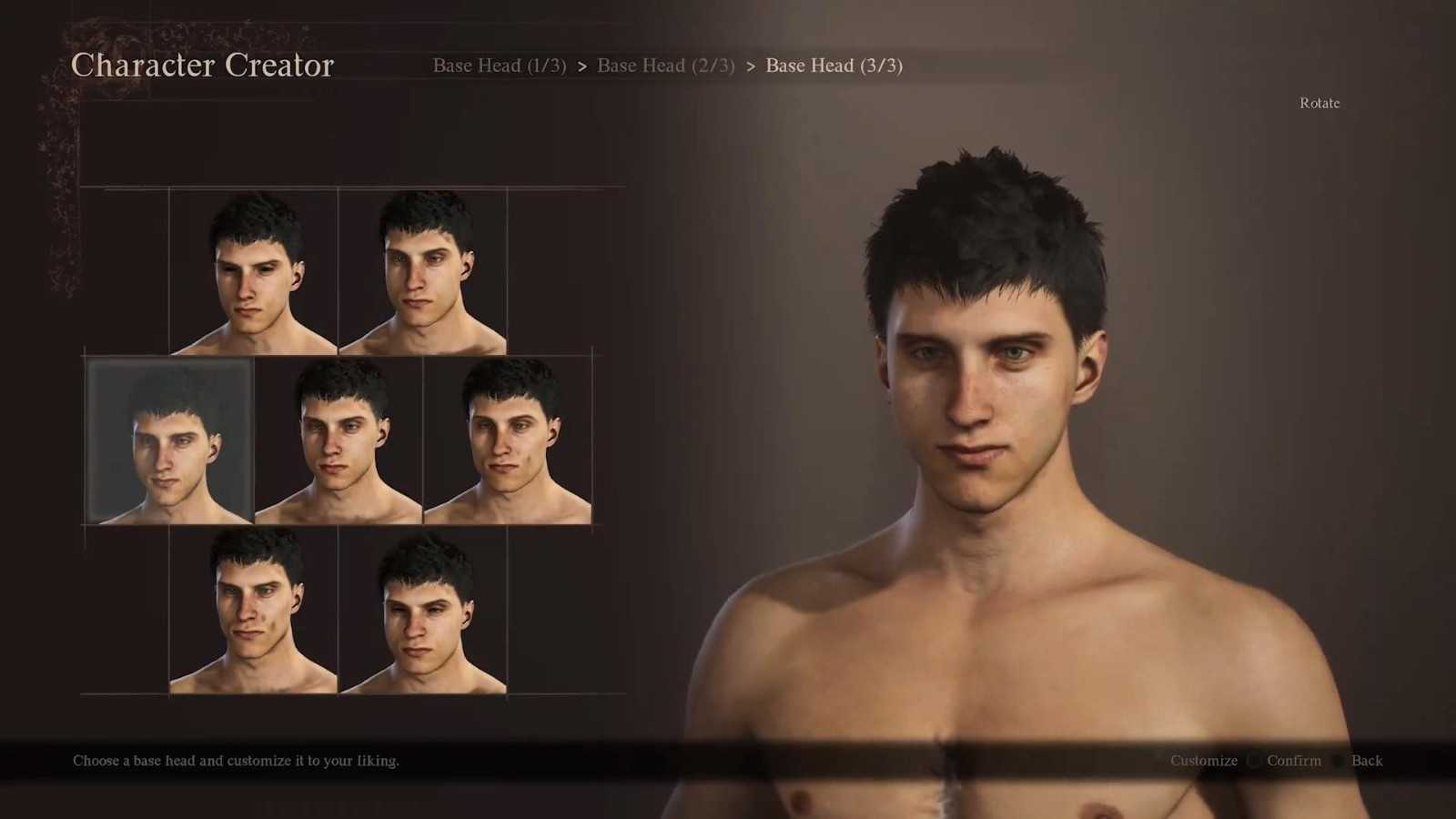Choose the Back option
Image resolution: width=1456 pixels, height=819 pixels.
(1366, 761)
